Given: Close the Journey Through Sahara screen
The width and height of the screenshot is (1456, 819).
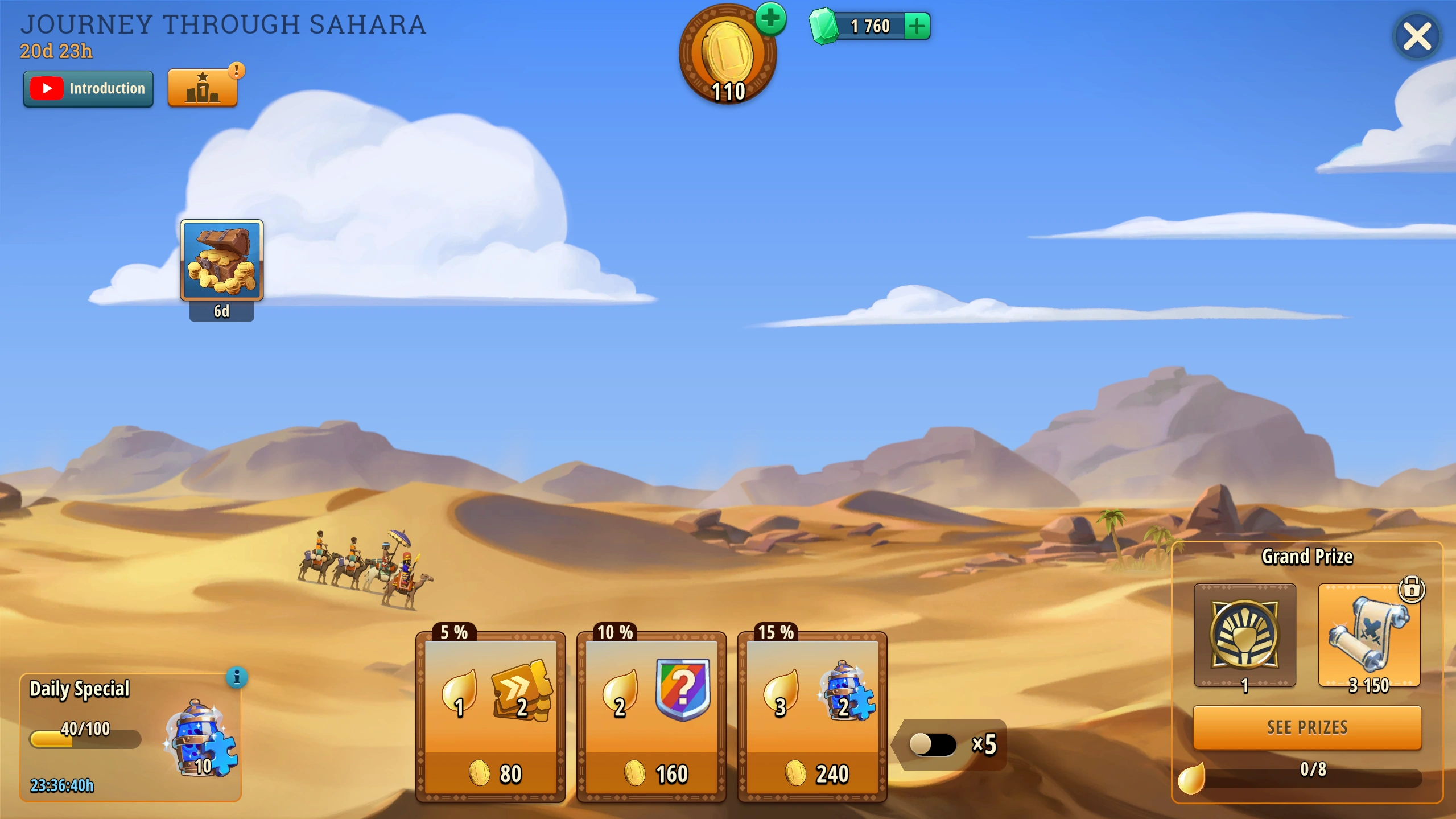Looking at the screenshot, I should pos(1416,38).
